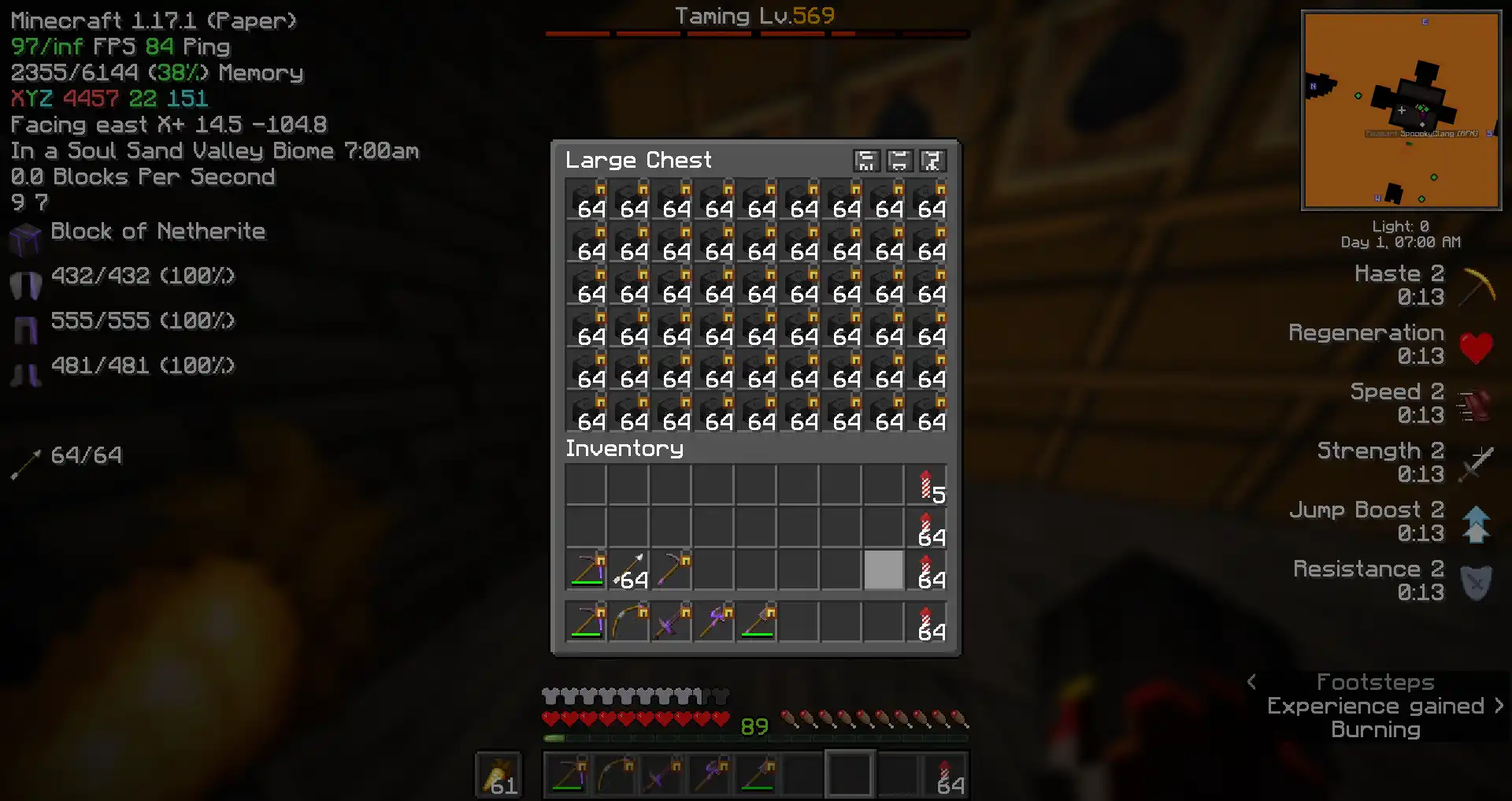Screen dimensions: 1512x801
Task: Click the middle sort button in the chest header
Action: (x=899, y=161)
